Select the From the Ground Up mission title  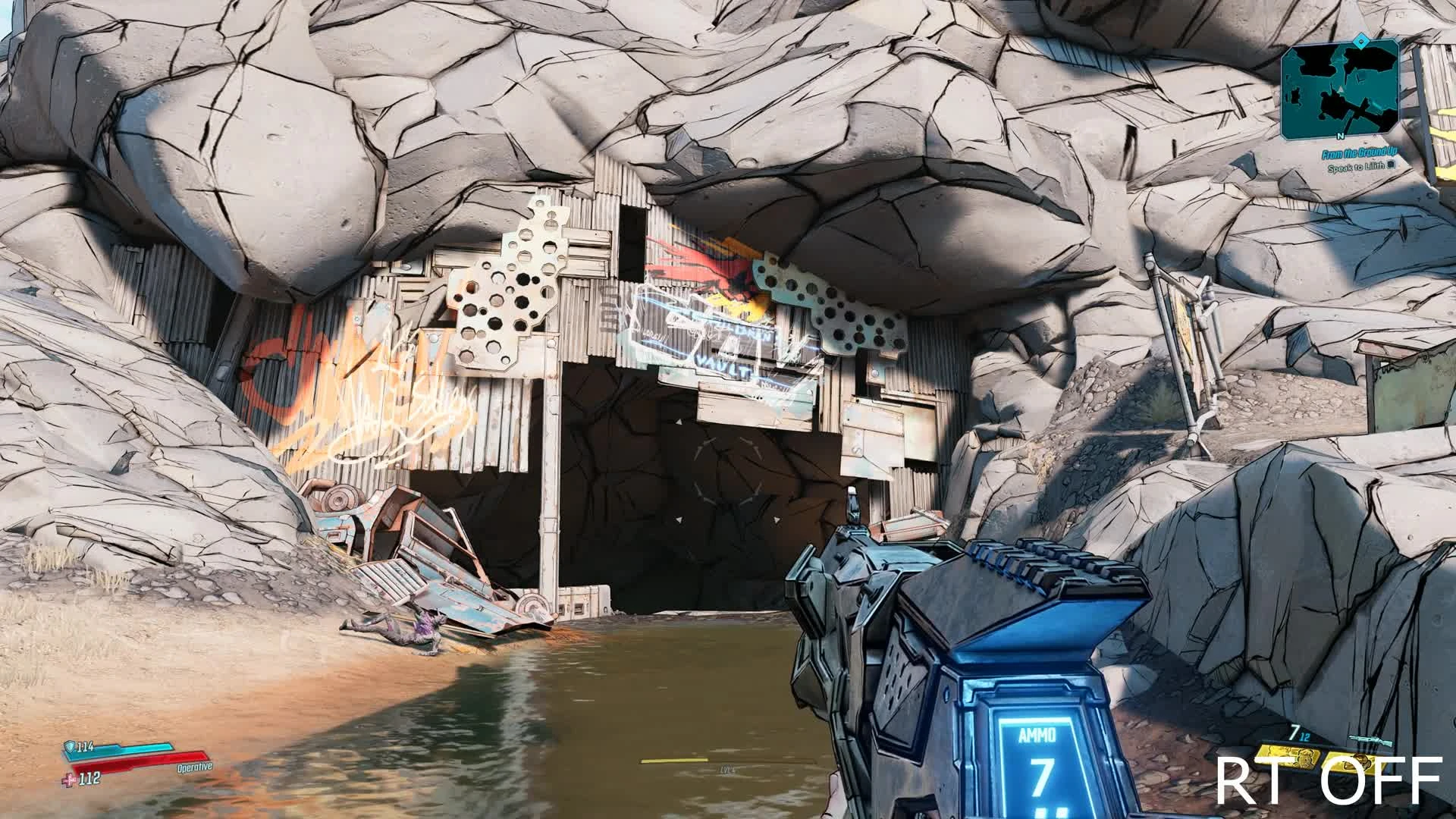tap(1360, 152)
